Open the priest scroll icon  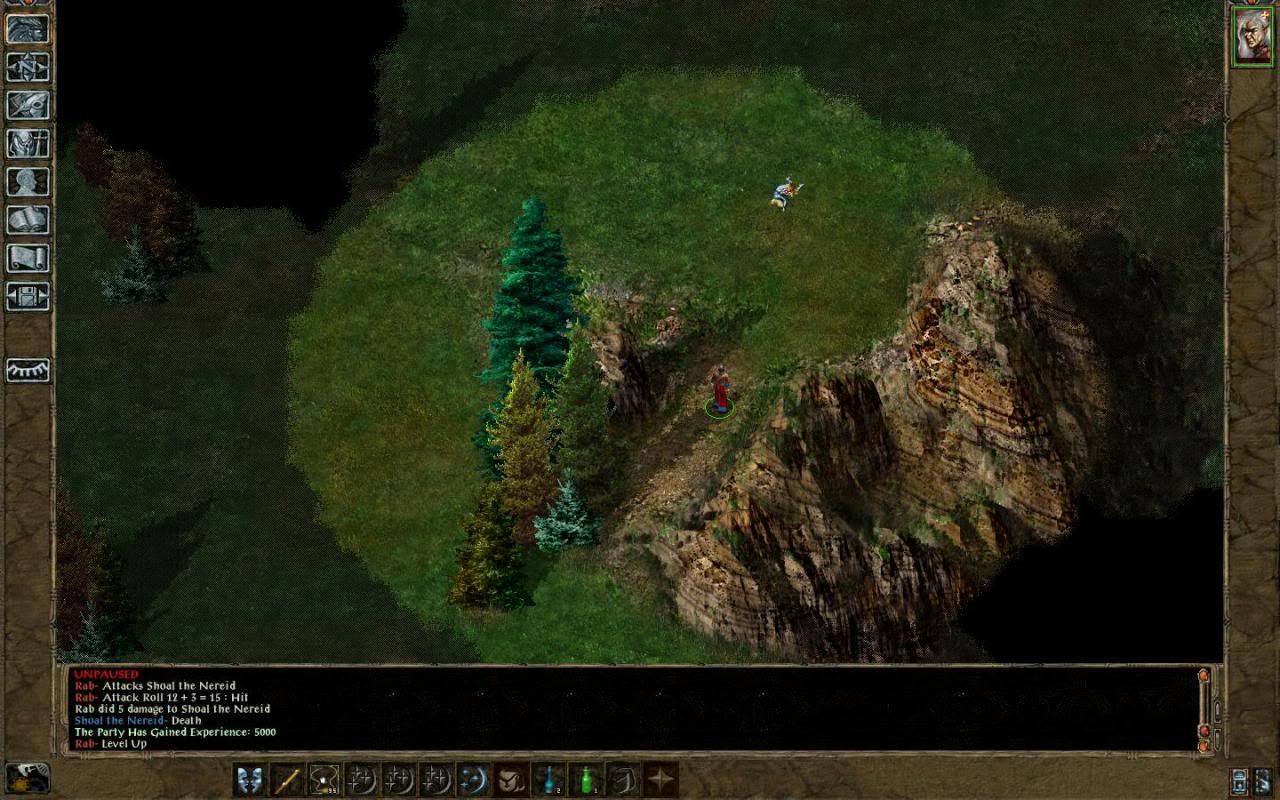tap(28, 257)
